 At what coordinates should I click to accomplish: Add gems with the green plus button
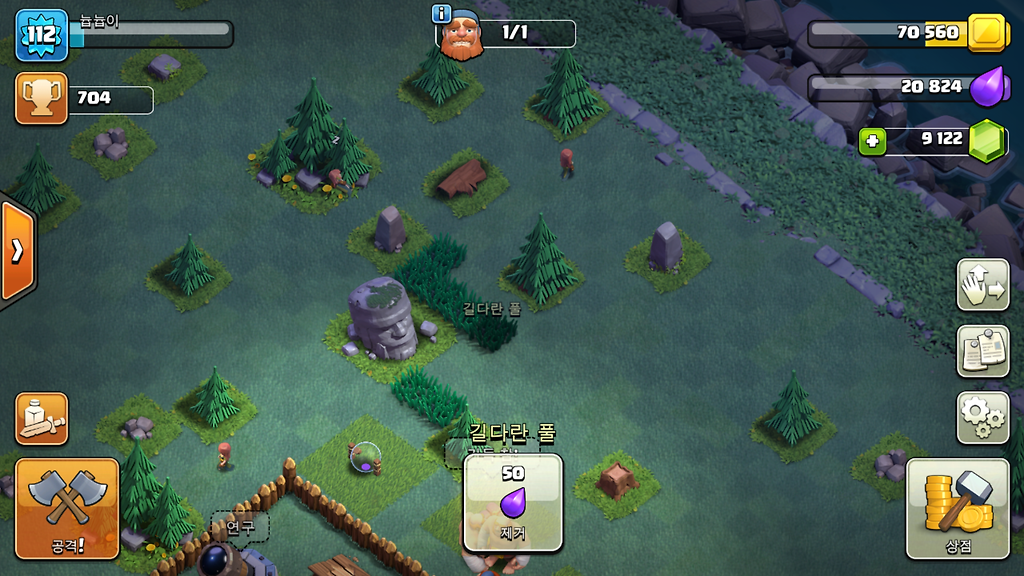point(873,141)
